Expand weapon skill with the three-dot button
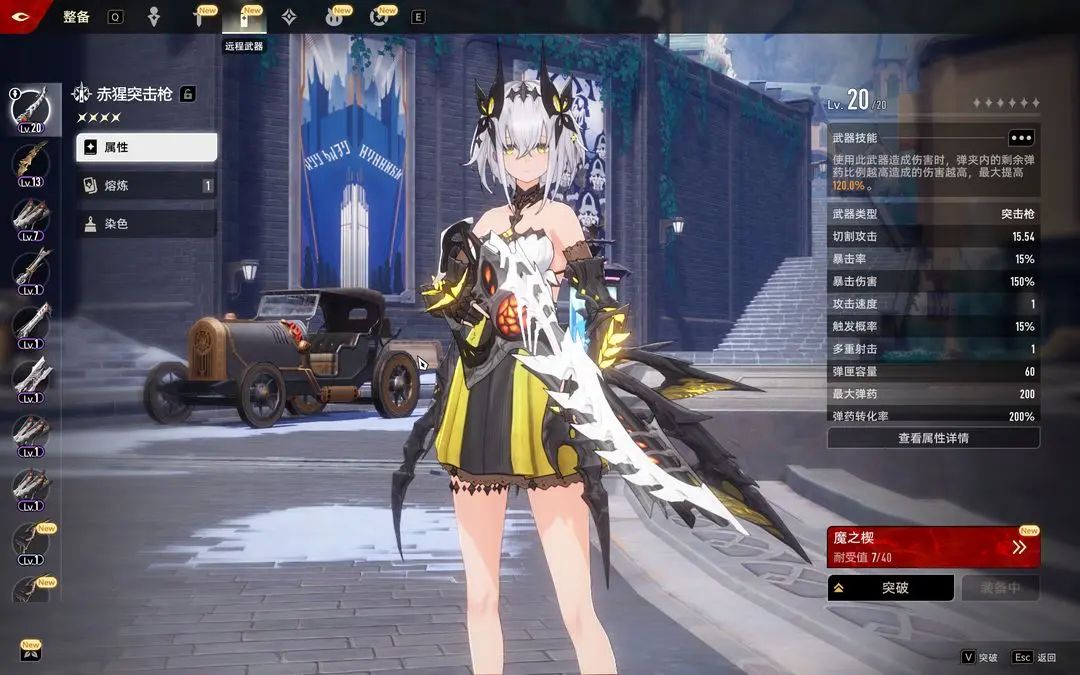Image resolution: width=1080 pixels, height=675 pixels. 1020,138
